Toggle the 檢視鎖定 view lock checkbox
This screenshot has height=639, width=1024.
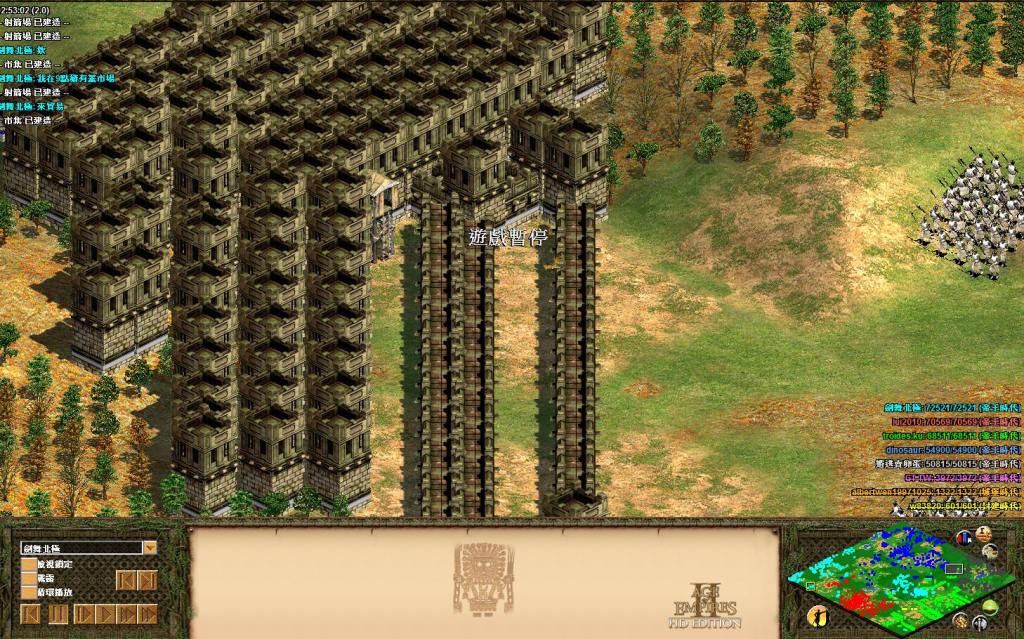(x=28, y=564)
